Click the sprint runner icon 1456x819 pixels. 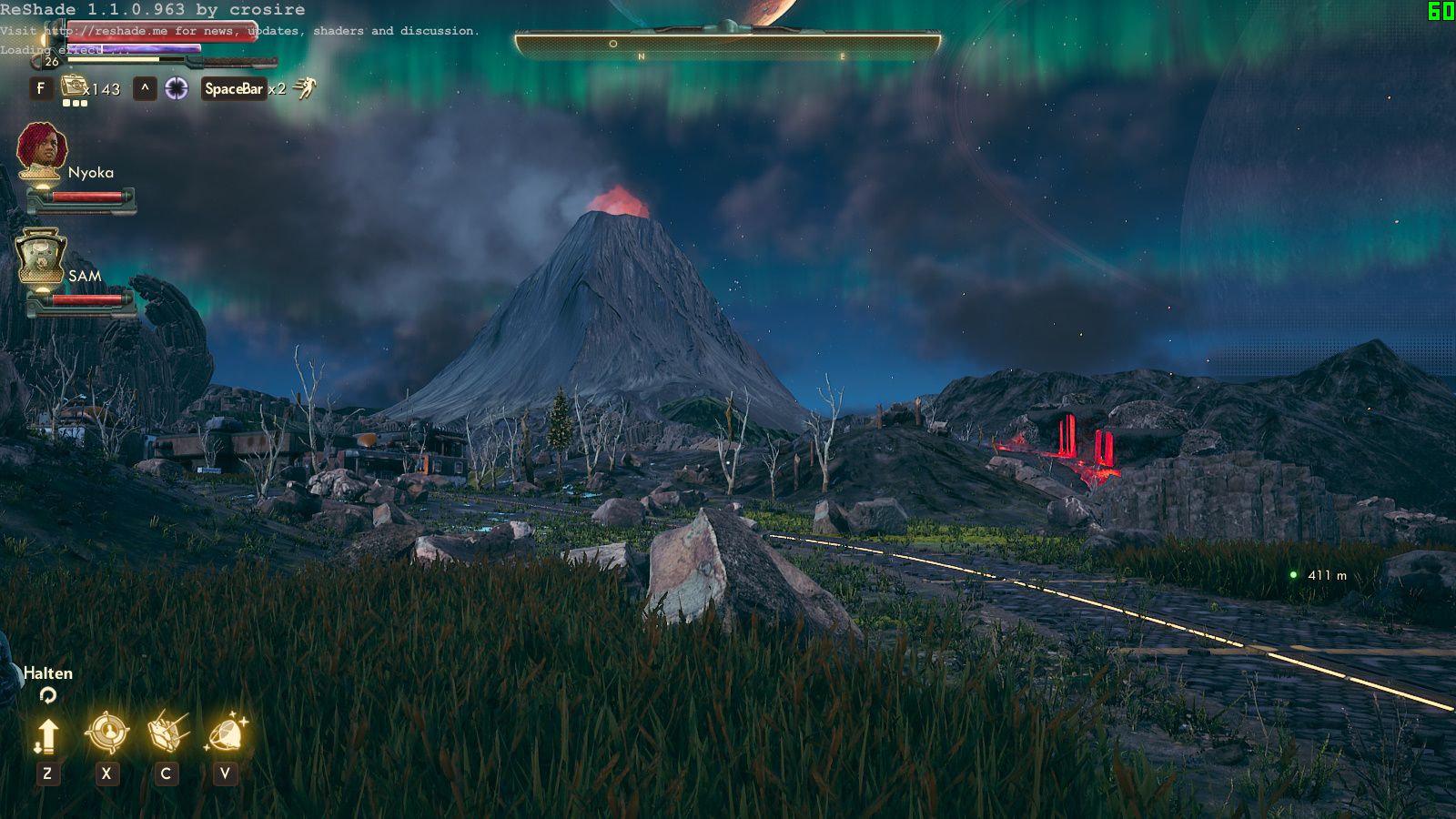305,87
